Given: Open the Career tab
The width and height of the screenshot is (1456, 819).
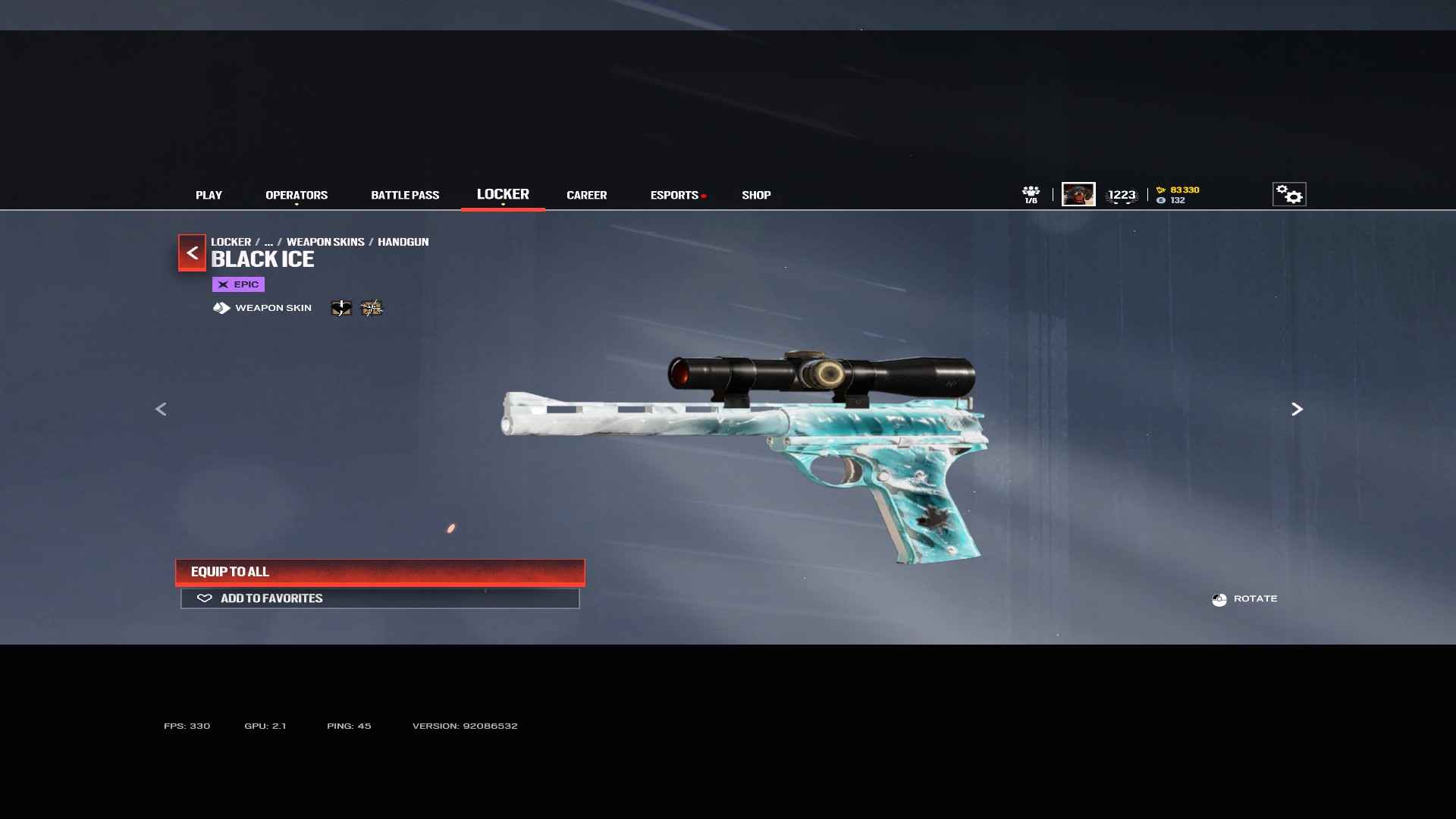Looking at the screenshot, I should pyautogui.click(x=586, y=195).
